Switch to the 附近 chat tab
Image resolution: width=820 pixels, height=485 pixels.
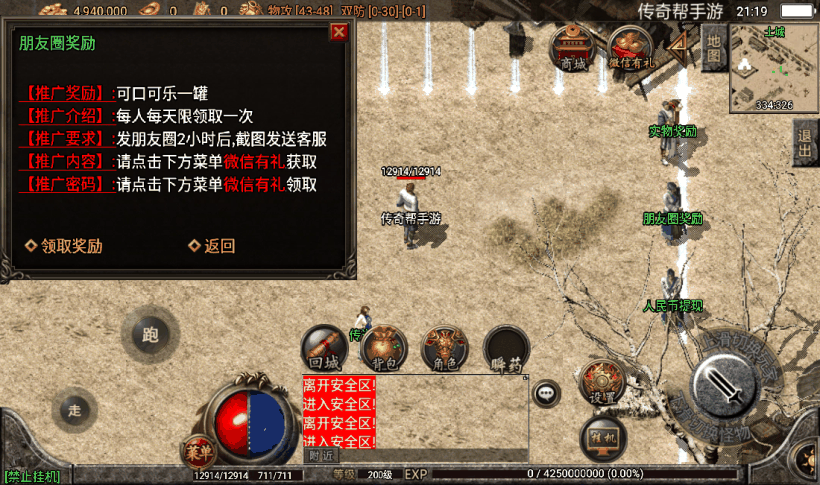pos(321,455)
